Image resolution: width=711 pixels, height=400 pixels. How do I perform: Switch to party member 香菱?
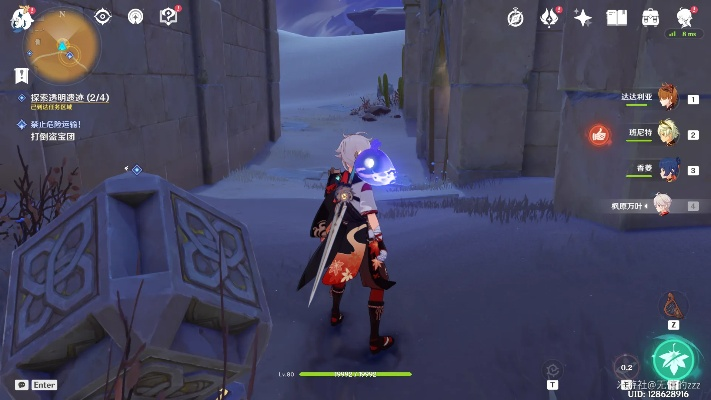pyautogui.click(x=667, y=169)
